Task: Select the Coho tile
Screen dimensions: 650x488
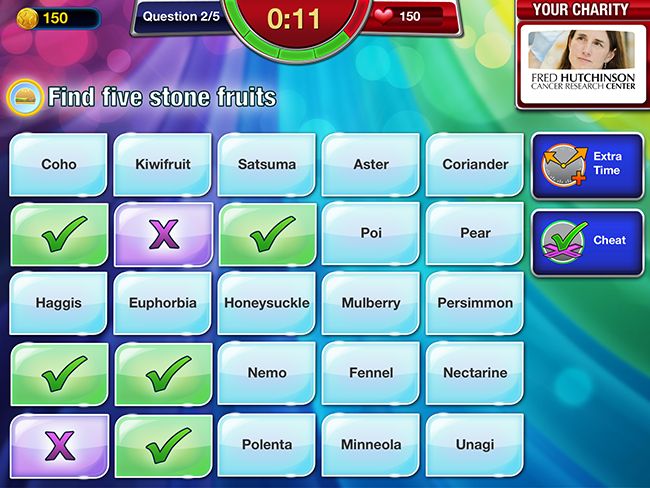Action: point(59,164)
